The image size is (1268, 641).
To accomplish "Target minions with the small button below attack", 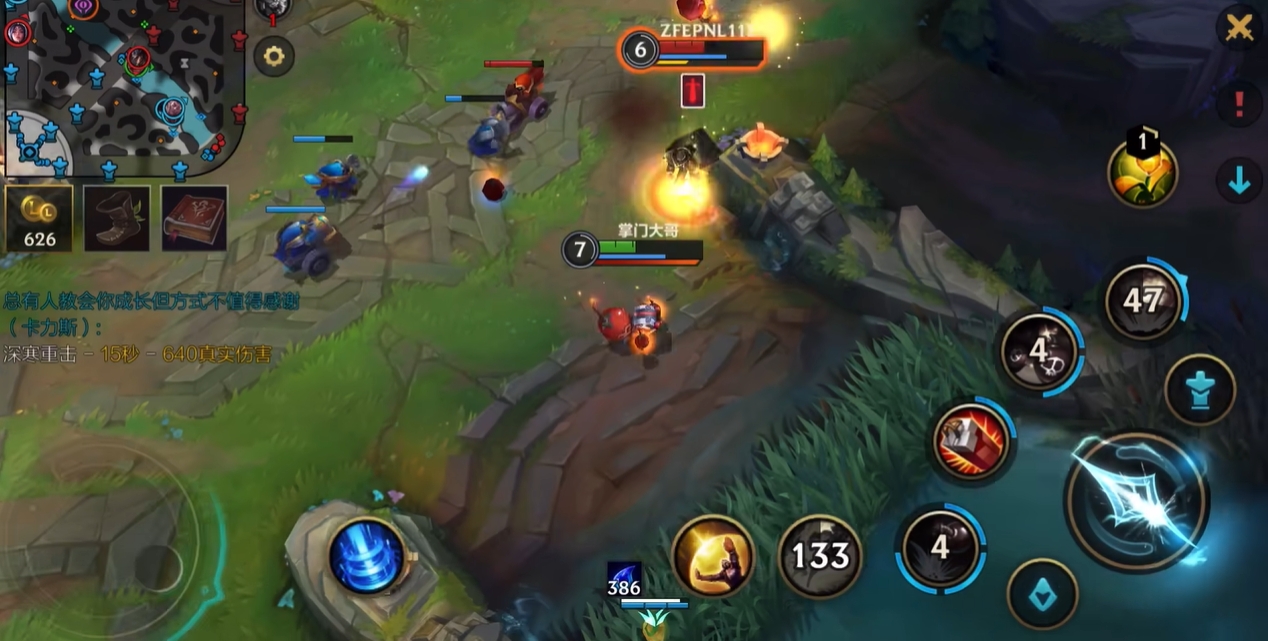I will 1042,593.
